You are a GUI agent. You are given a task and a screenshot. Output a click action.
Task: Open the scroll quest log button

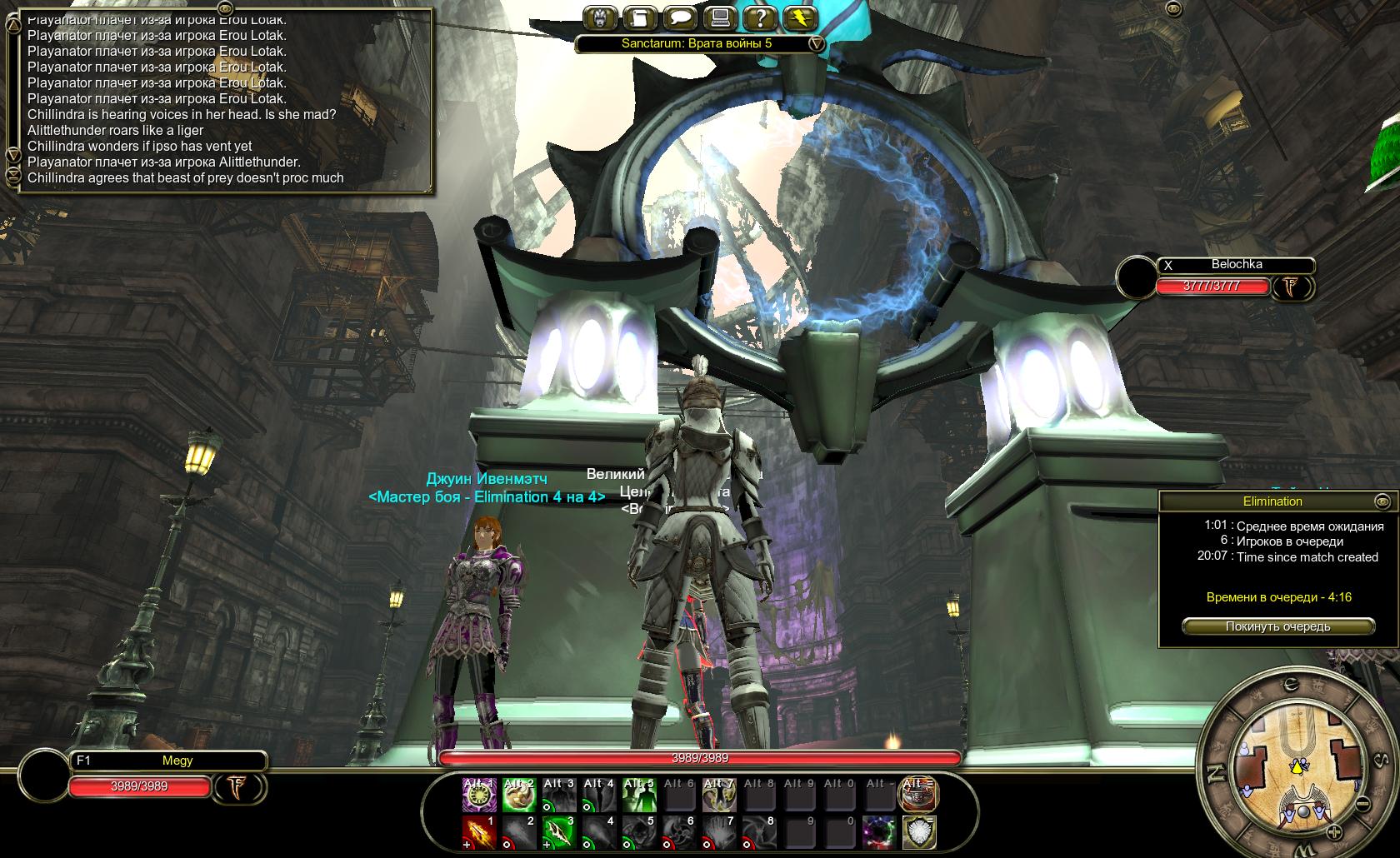pyautogui.click(x=638, y=18)
